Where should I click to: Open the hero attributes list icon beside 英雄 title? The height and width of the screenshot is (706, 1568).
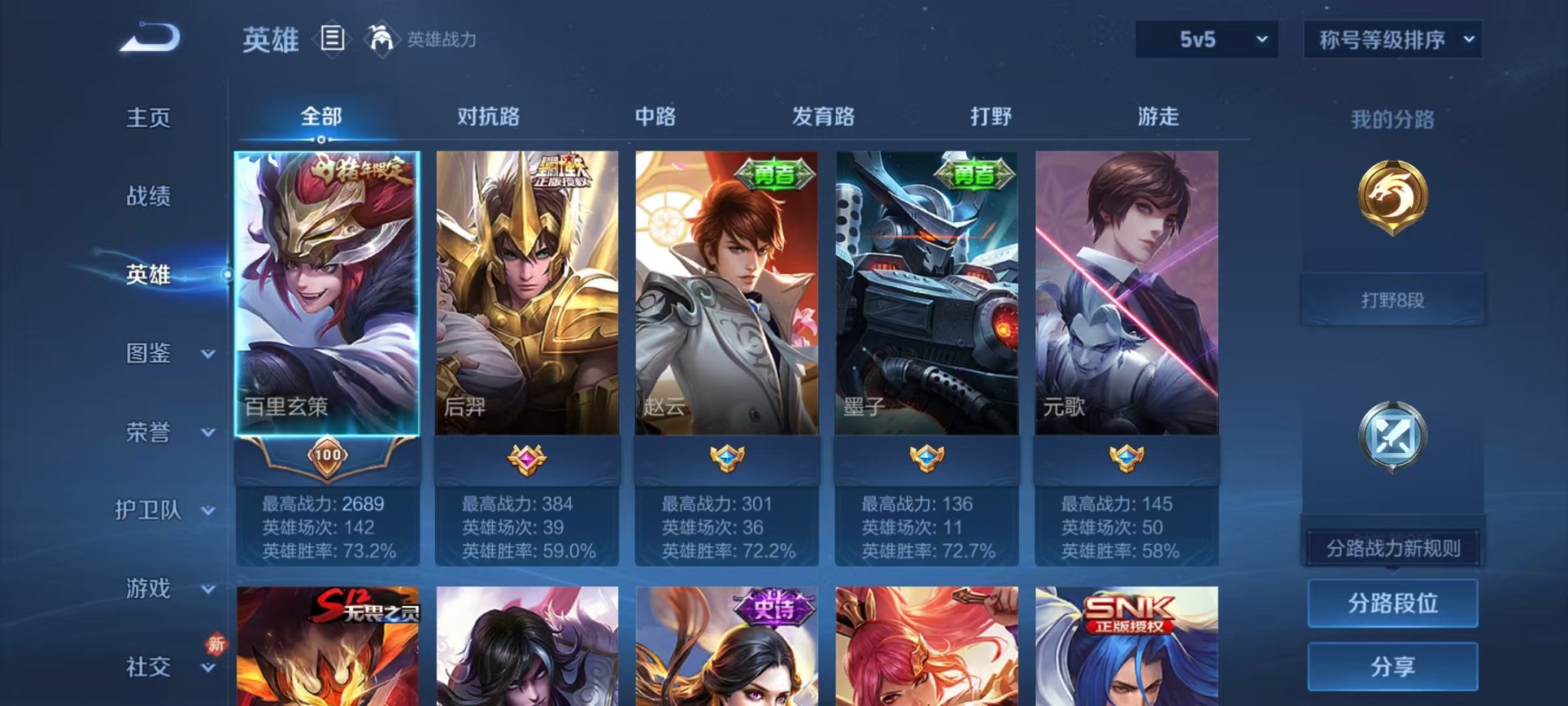[331, 40]
